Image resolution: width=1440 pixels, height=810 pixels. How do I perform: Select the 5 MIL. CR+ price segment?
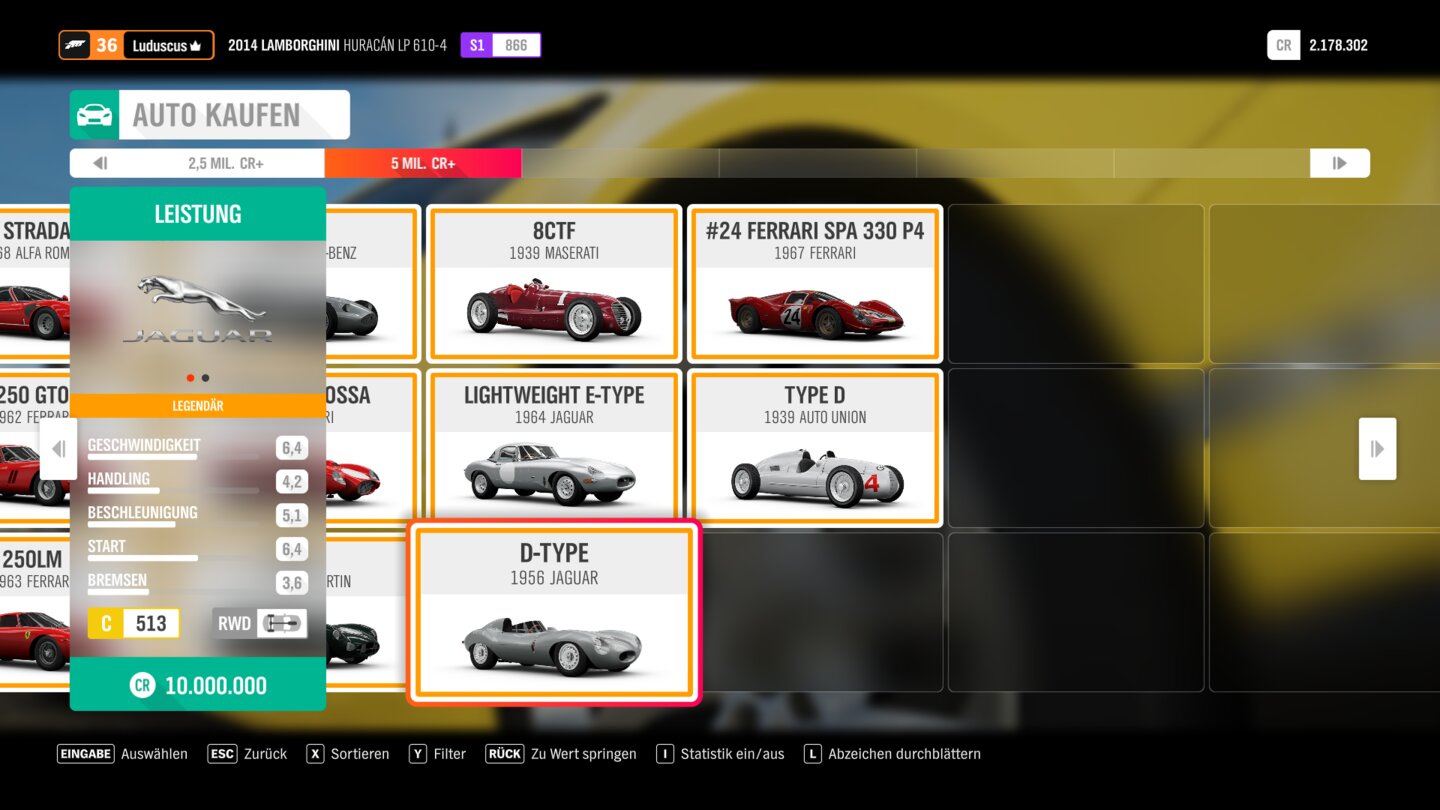[423, 163]
